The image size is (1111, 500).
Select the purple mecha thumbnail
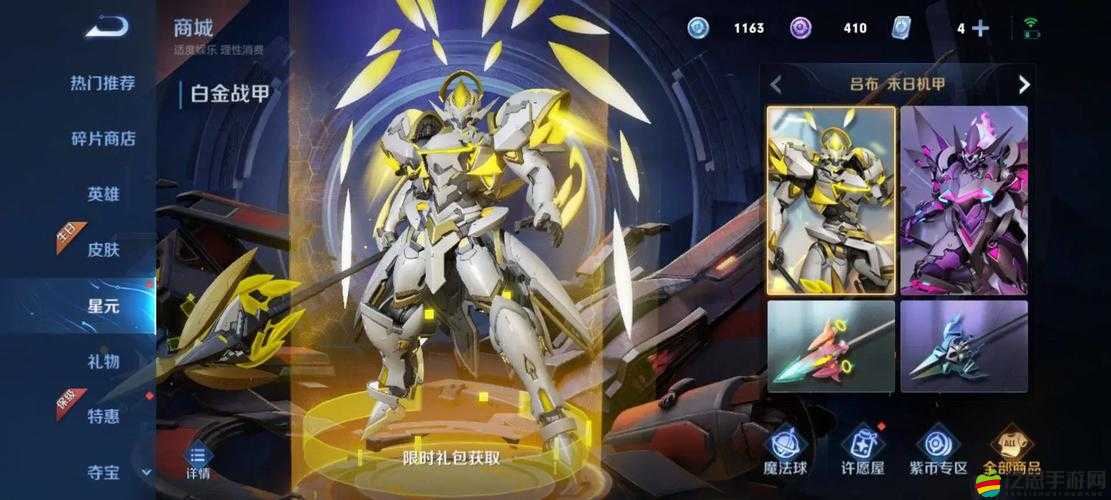pos(964,200)
